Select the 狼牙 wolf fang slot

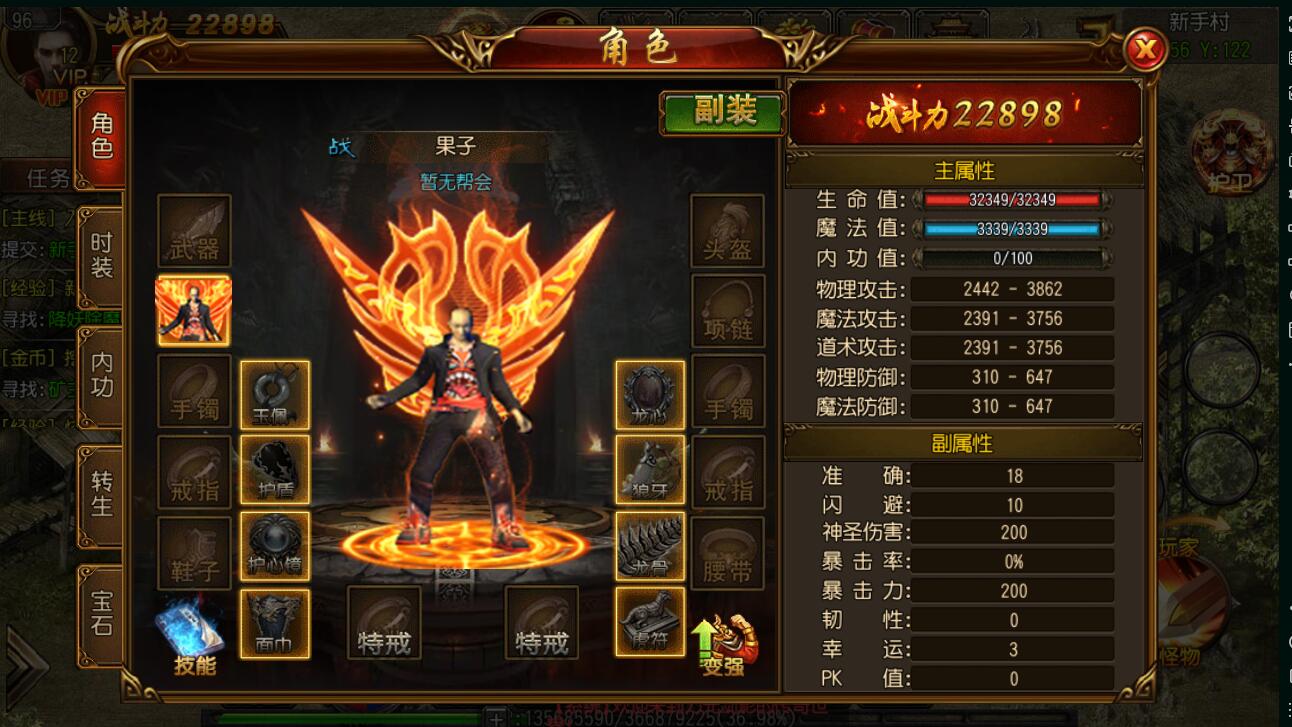(650, 470)
